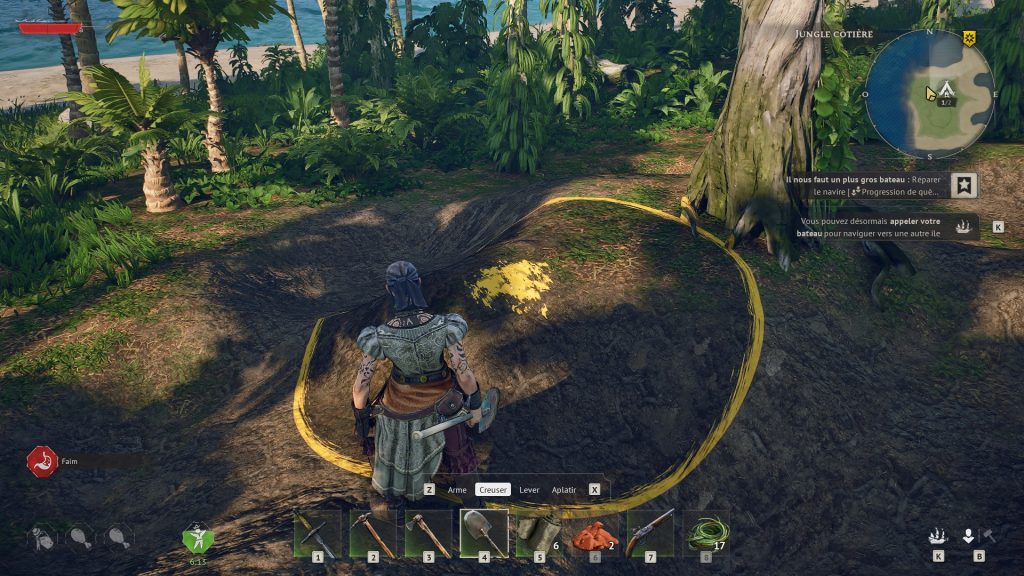Open the quest tracker star icon
This screenshot has height=576, width=1024.
[x=964, y=185]
